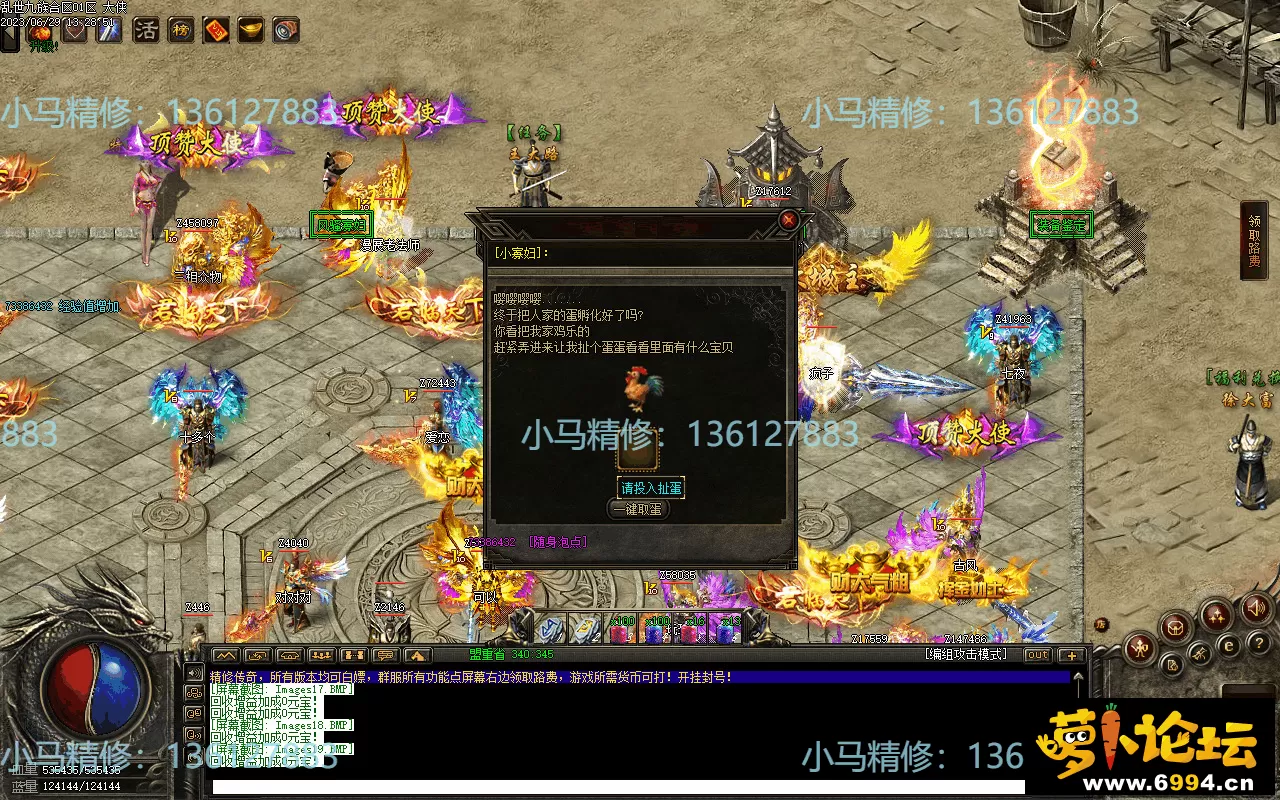Click the 一键取蛋 button

click(x=636, y=509)
